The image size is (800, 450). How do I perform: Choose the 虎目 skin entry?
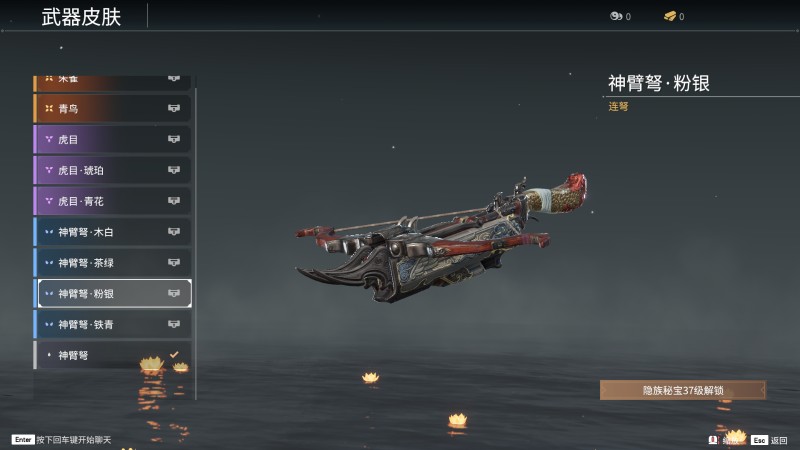(x=113, y=139)
